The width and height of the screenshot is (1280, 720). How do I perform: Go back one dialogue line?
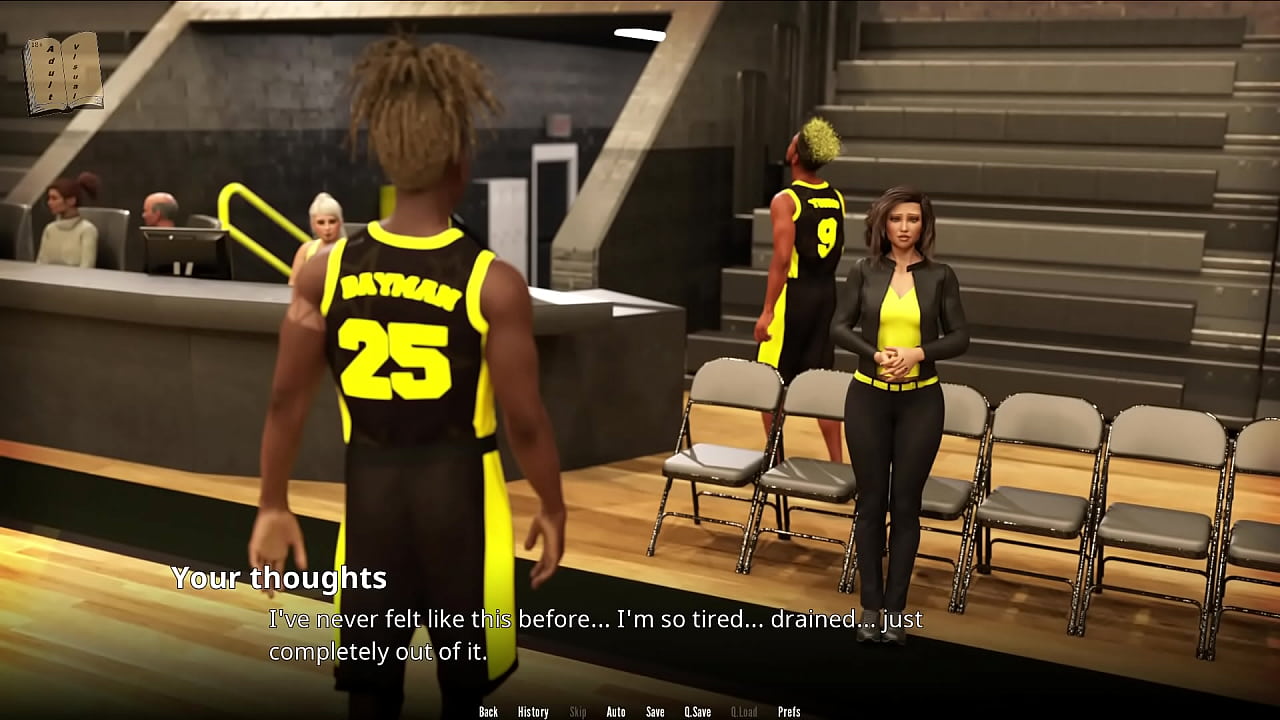[x=488, y=712]
